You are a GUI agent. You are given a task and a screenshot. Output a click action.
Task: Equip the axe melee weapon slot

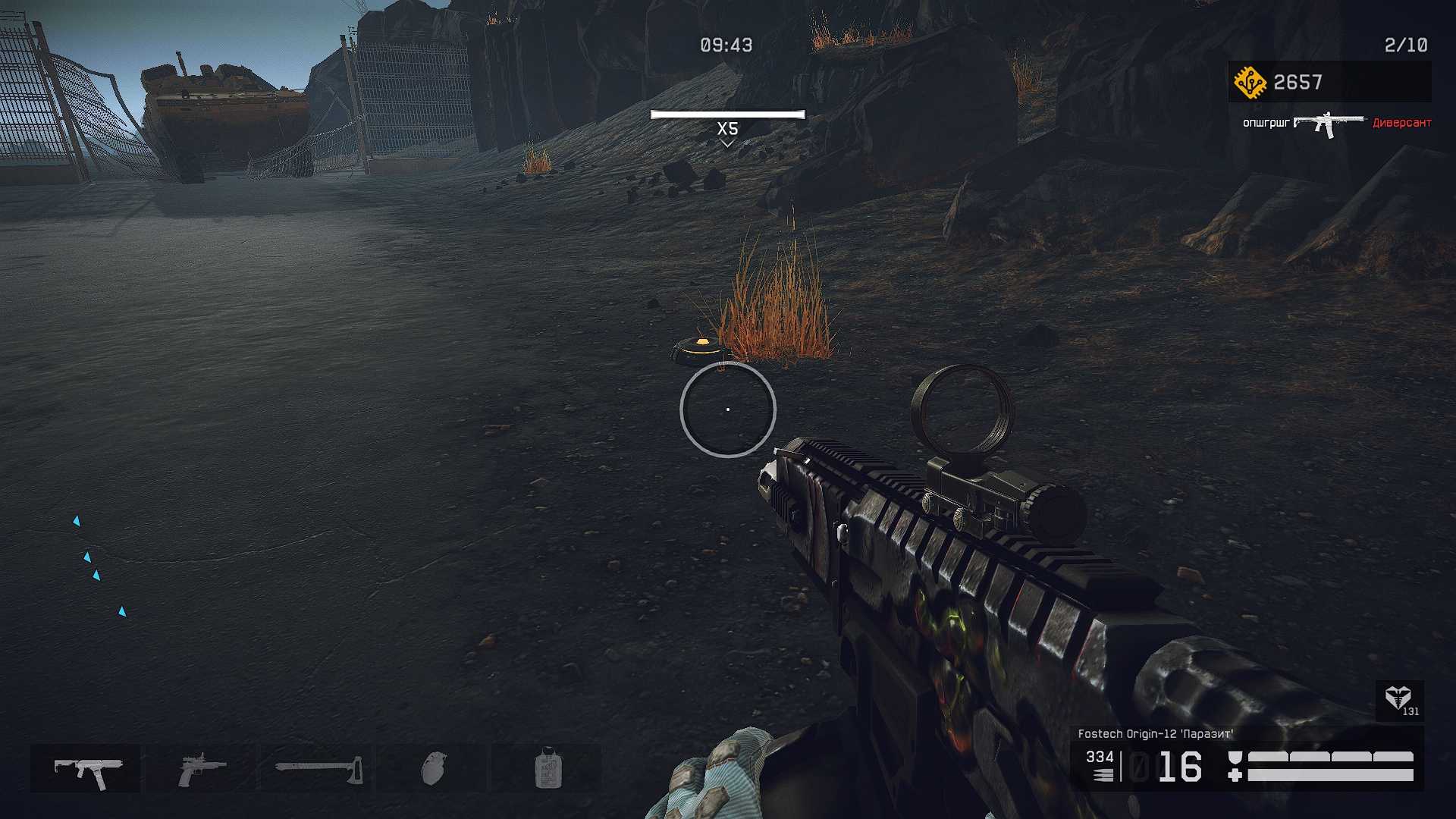[318, 769]
